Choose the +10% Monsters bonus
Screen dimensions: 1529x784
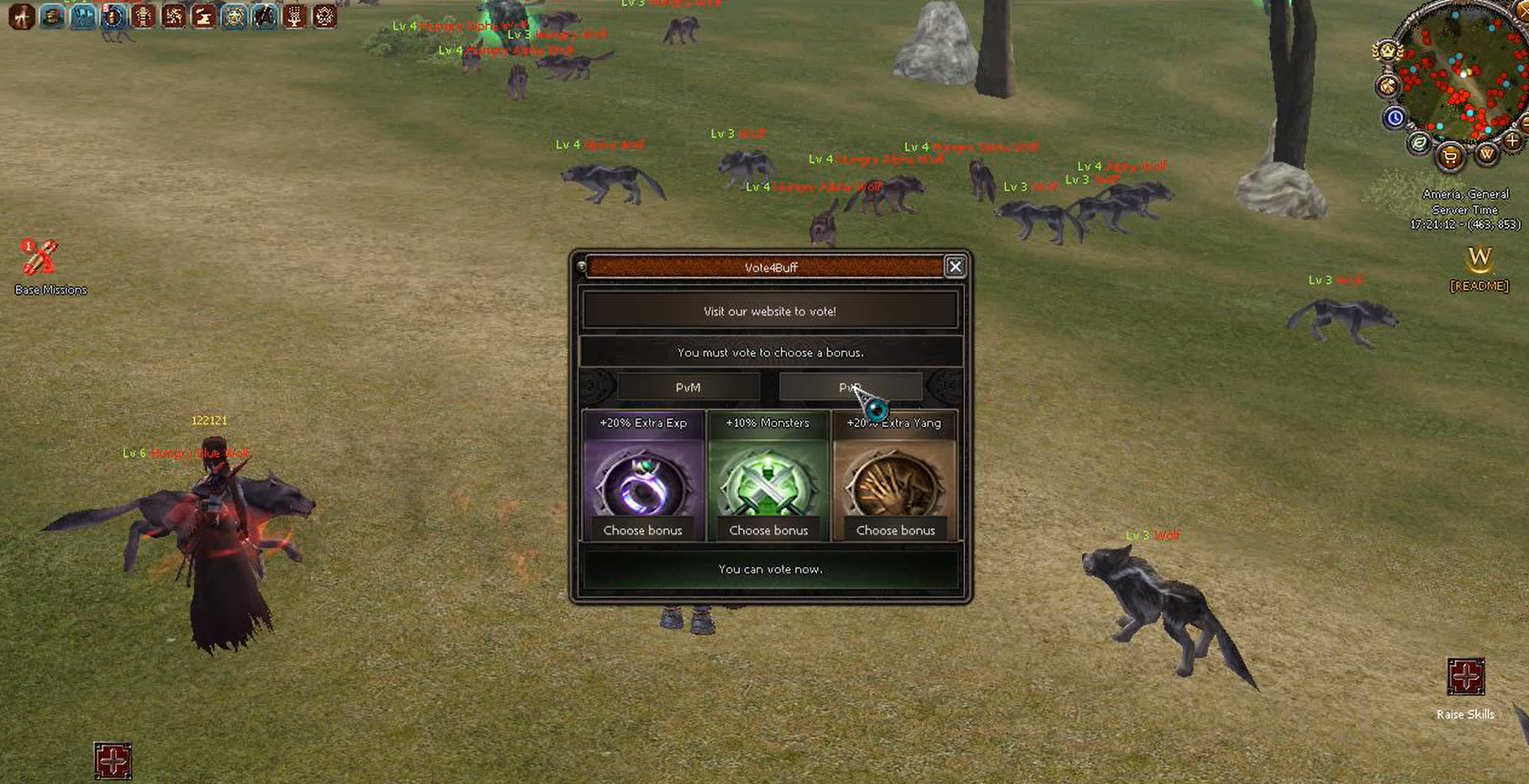(768, 530)
